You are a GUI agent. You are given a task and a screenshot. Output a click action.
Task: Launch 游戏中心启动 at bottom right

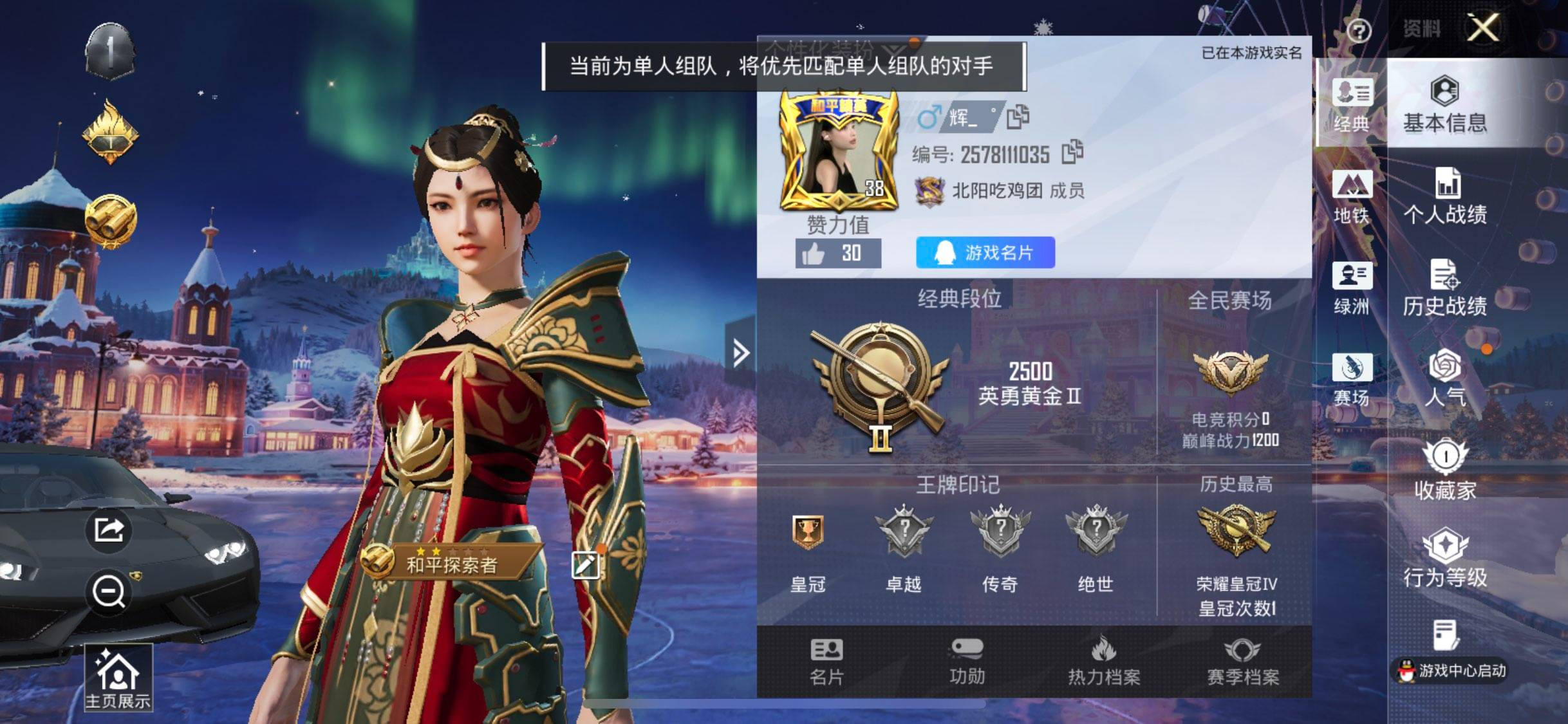(x=1448, y=669)
